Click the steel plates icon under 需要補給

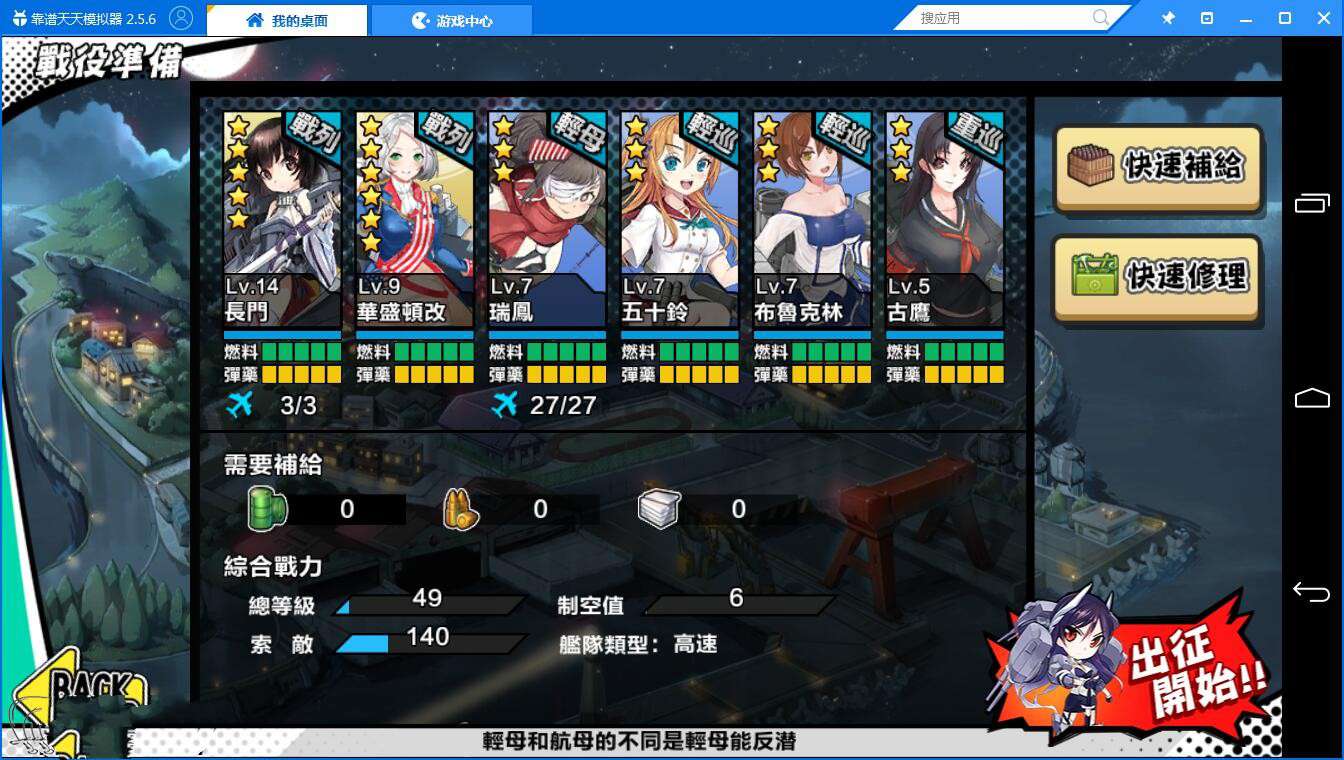[658, 508]
